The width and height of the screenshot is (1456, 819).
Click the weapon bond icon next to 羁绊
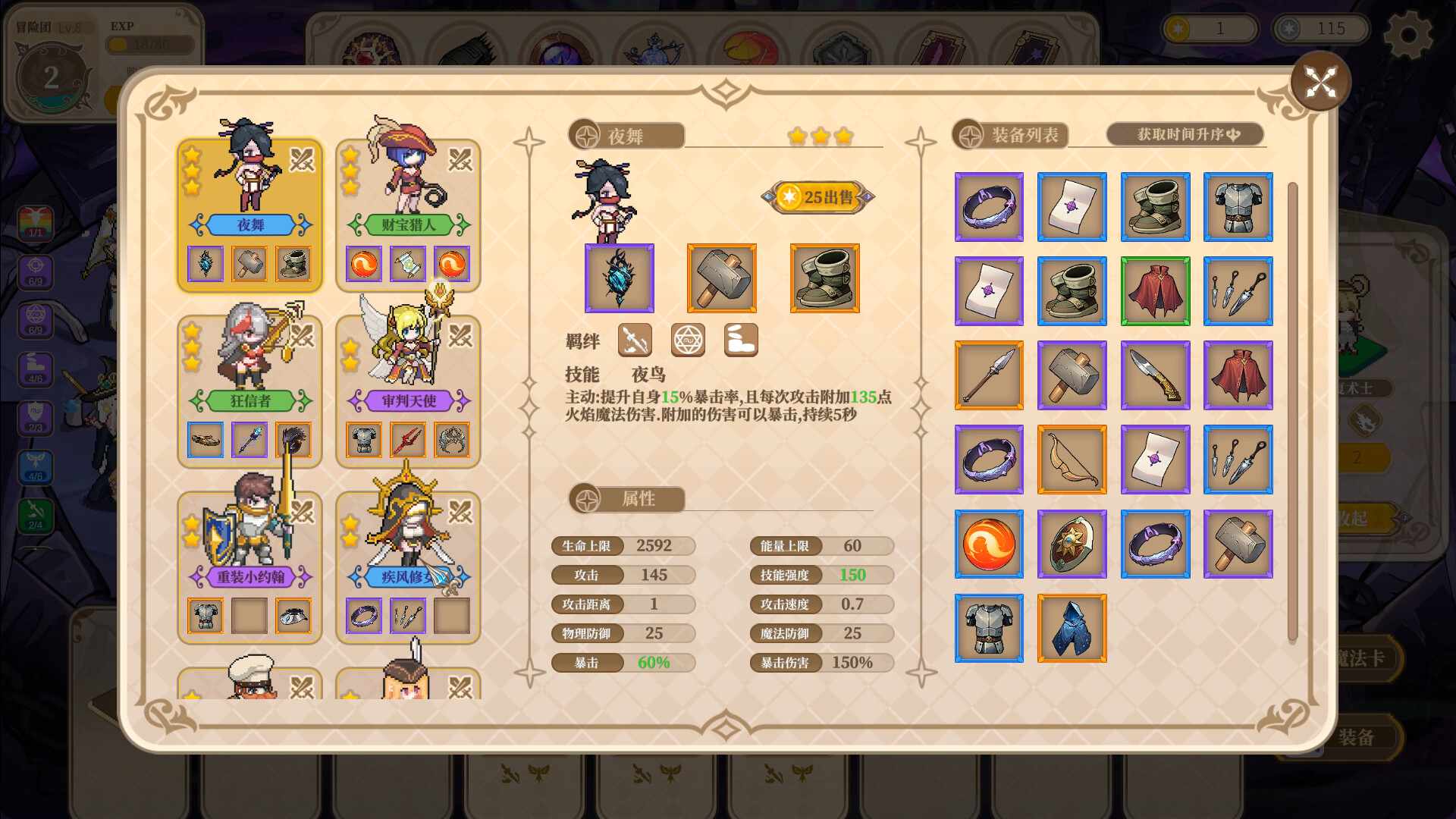(635, 340)
